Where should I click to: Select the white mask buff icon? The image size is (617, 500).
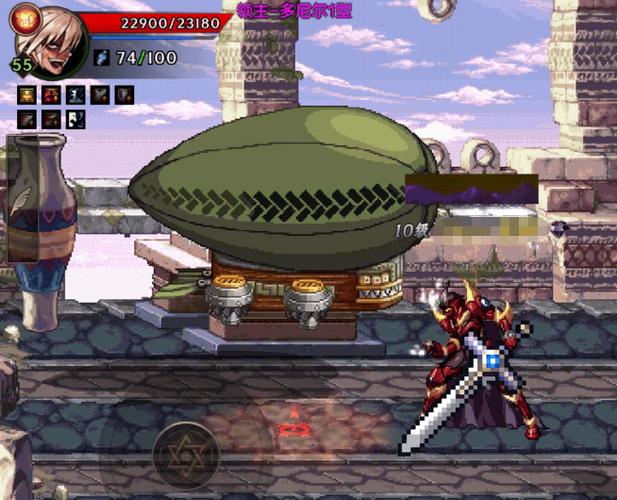(75, 119)
